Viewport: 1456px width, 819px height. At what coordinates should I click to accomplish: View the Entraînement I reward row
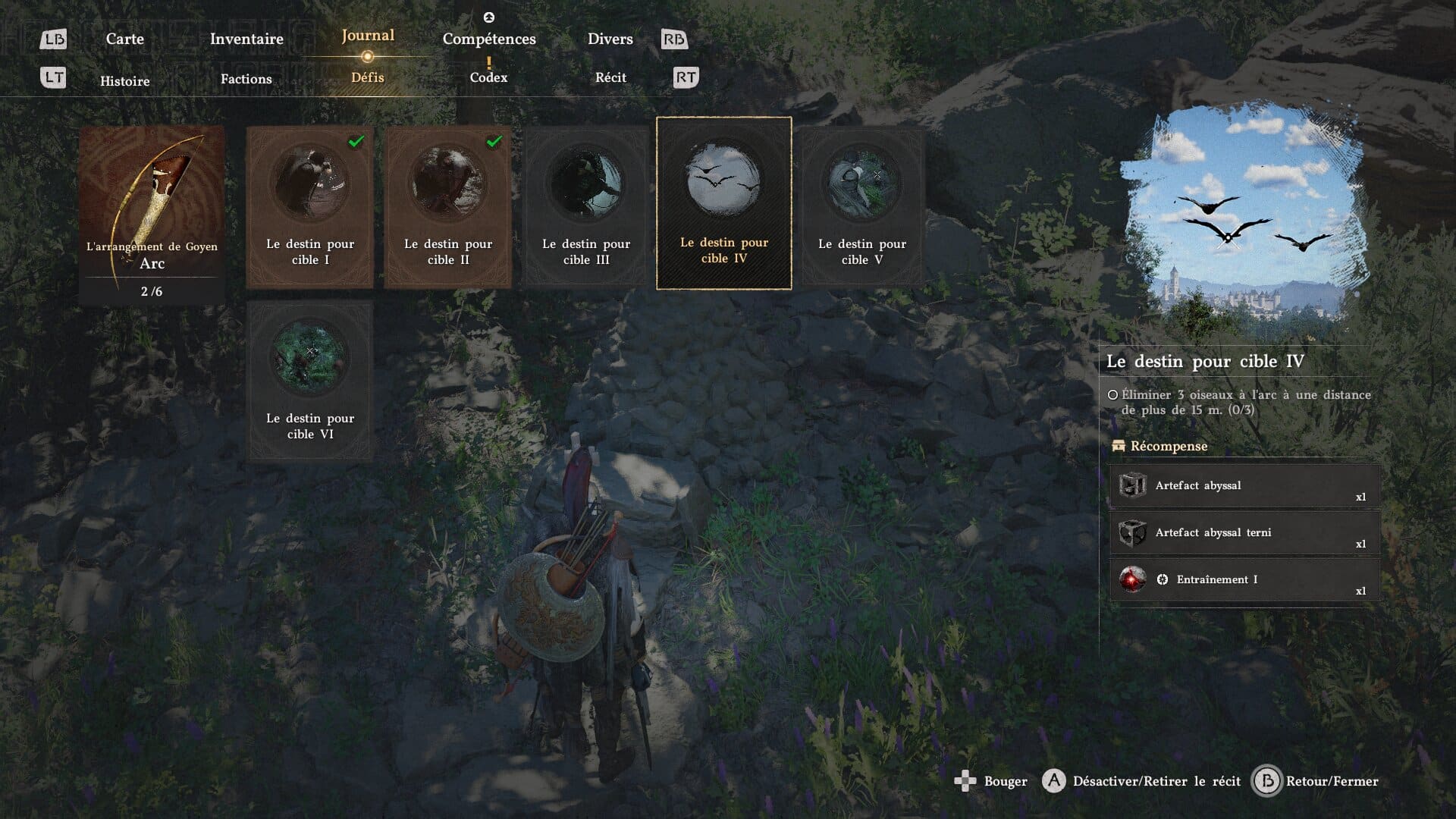coord(1244,580)
